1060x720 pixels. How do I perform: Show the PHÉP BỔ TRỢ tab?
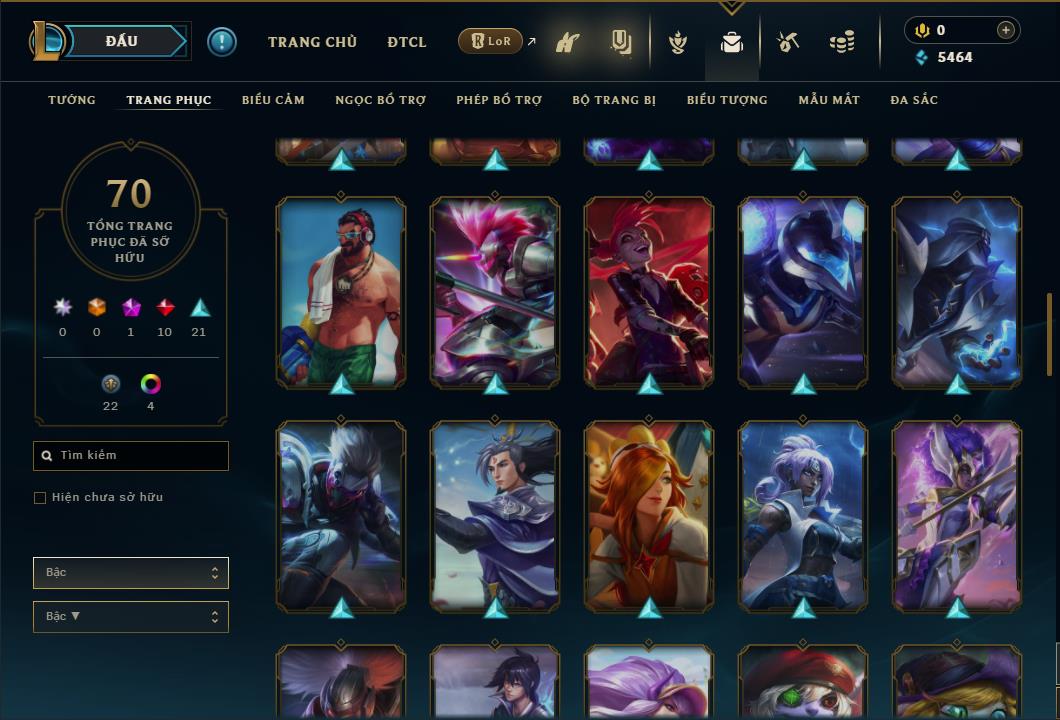[499, 100]
